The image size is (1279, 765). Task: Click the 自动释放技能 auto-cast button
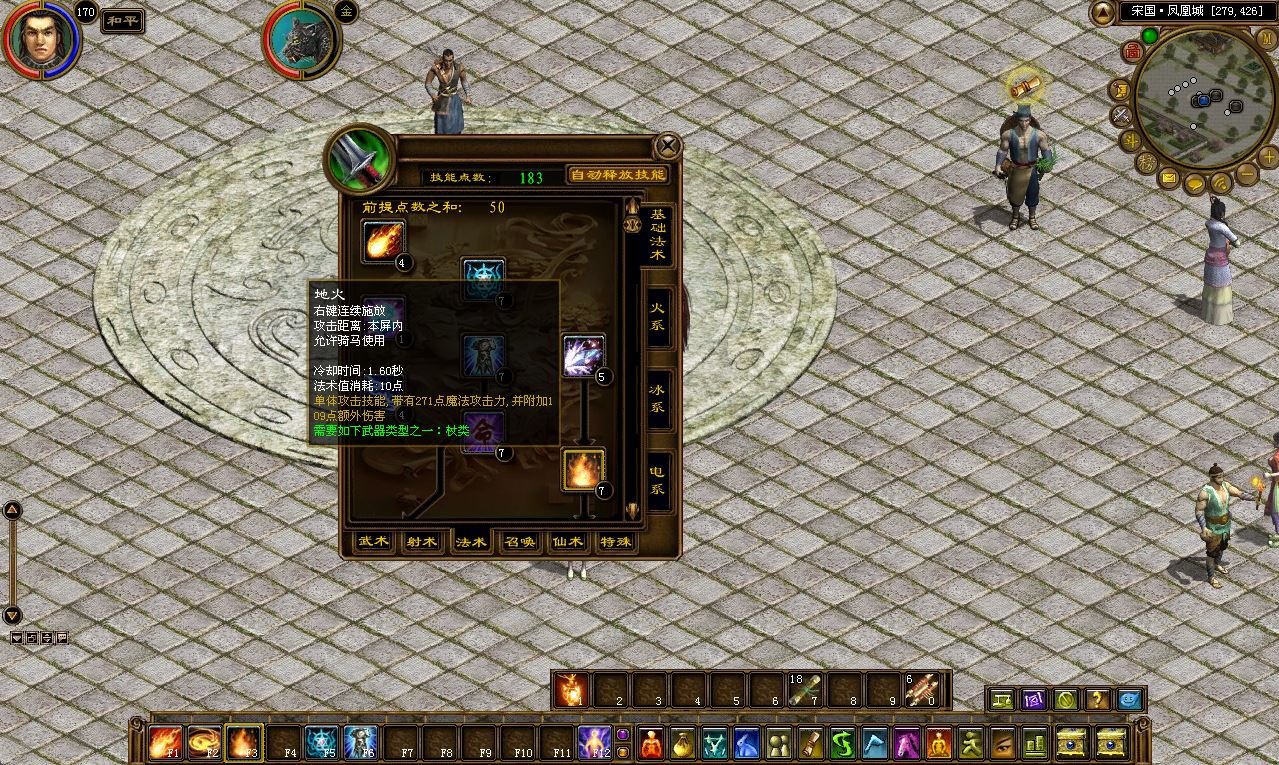click(x=618, y=175)
